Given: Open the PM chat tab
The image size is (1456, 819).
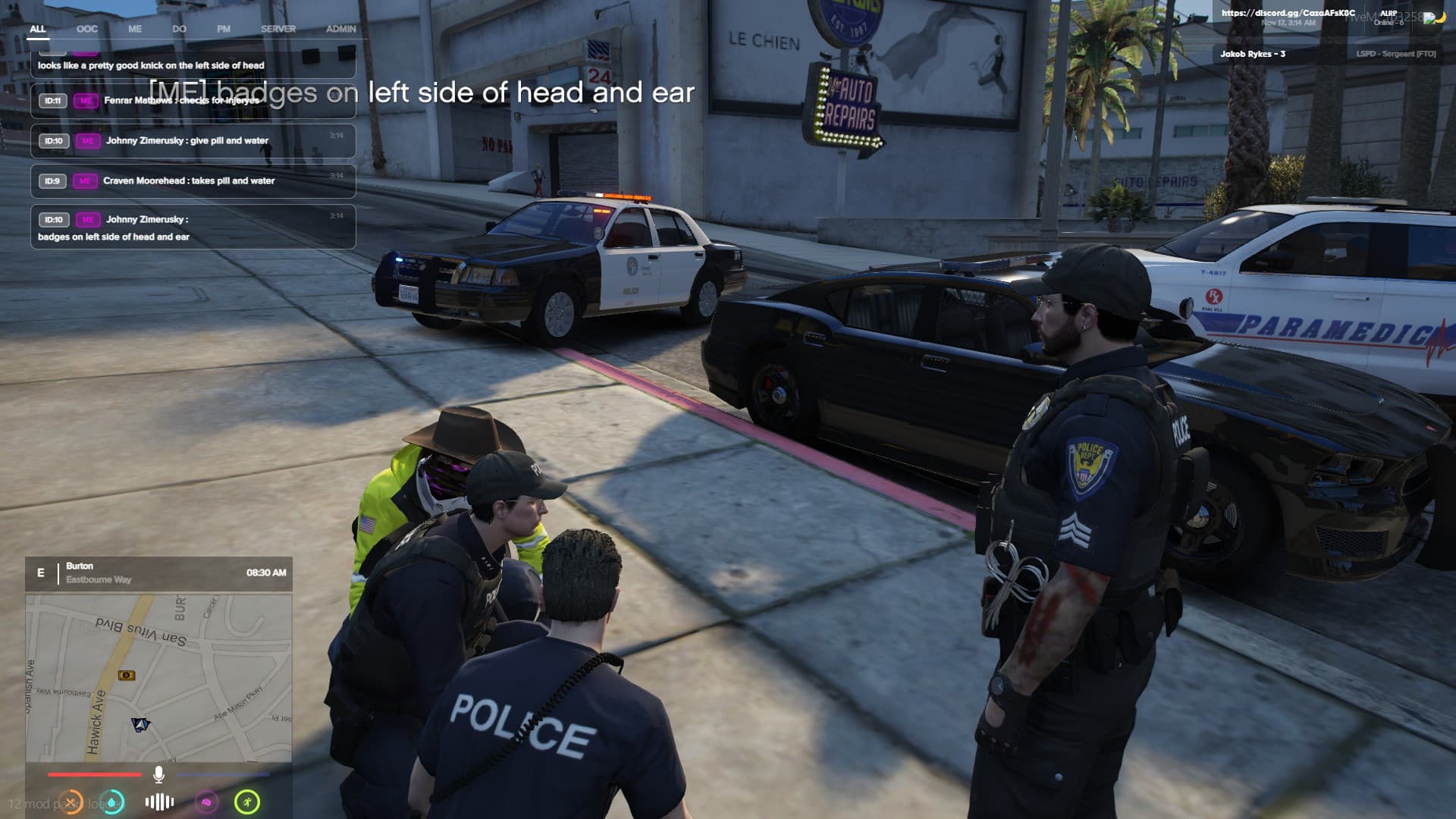Looking at the screenshot, I should pos(224,29).
